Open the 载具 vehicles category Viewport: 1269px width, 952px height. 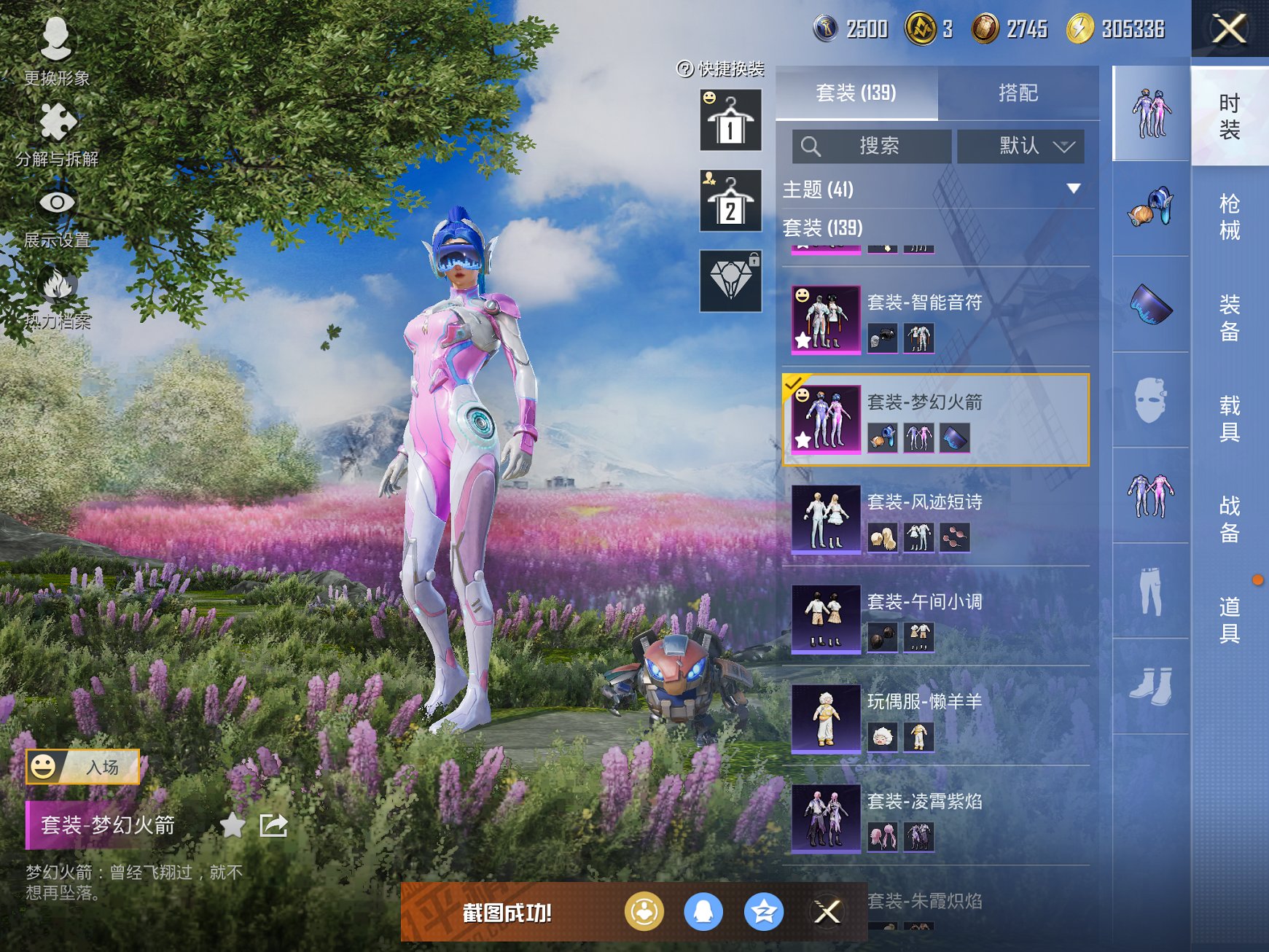(1229, 418)
